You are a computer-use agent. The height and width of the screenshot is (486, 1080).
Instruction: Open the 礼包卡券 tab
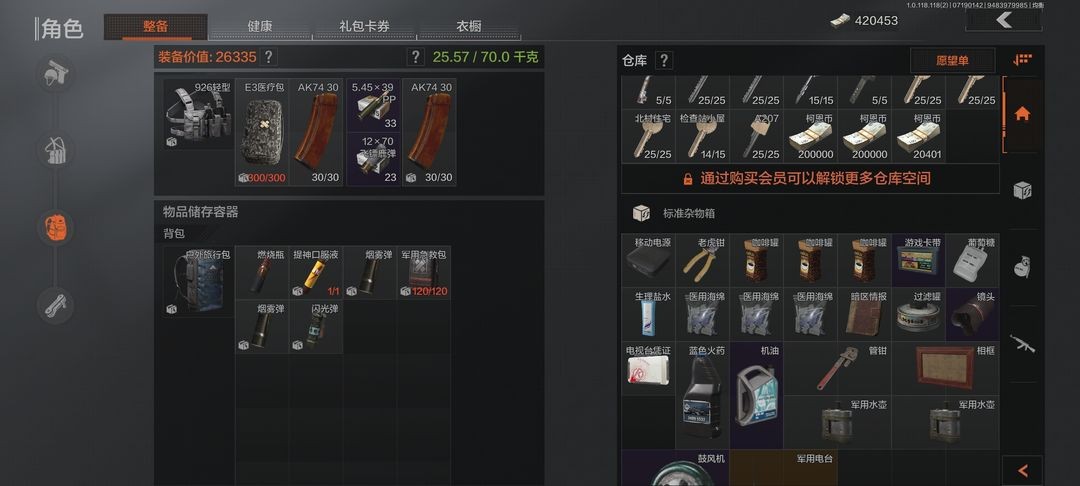pyautogui.click(x=364, y=27)
